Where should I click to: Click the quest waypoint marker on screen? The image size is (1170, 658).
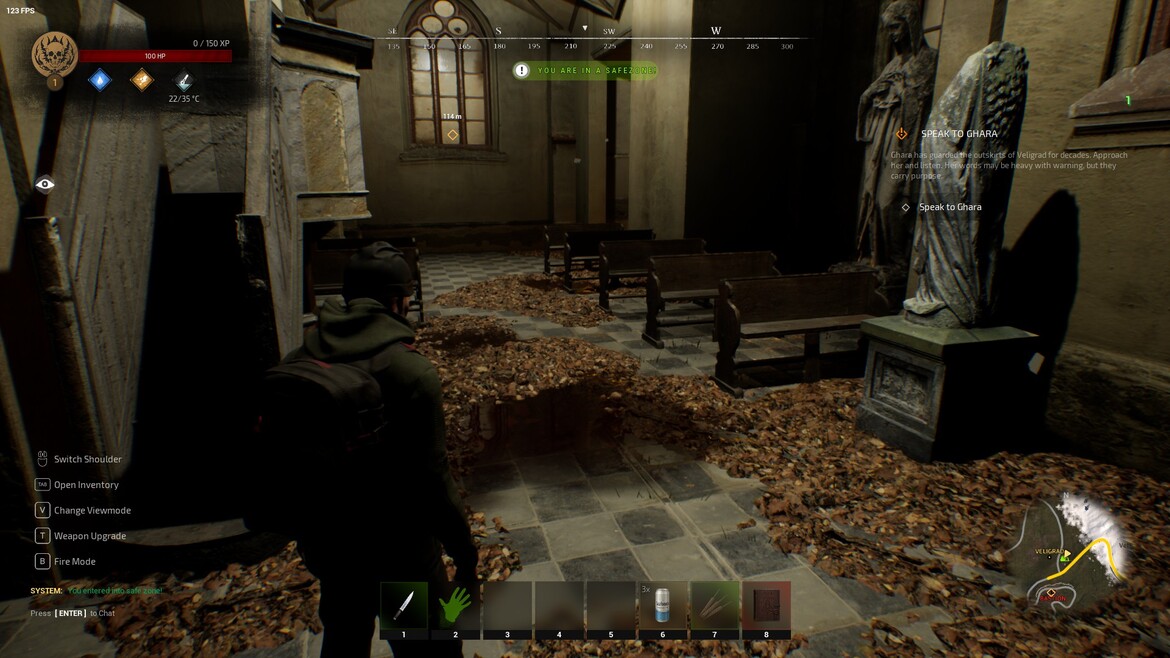pos(452,135)
